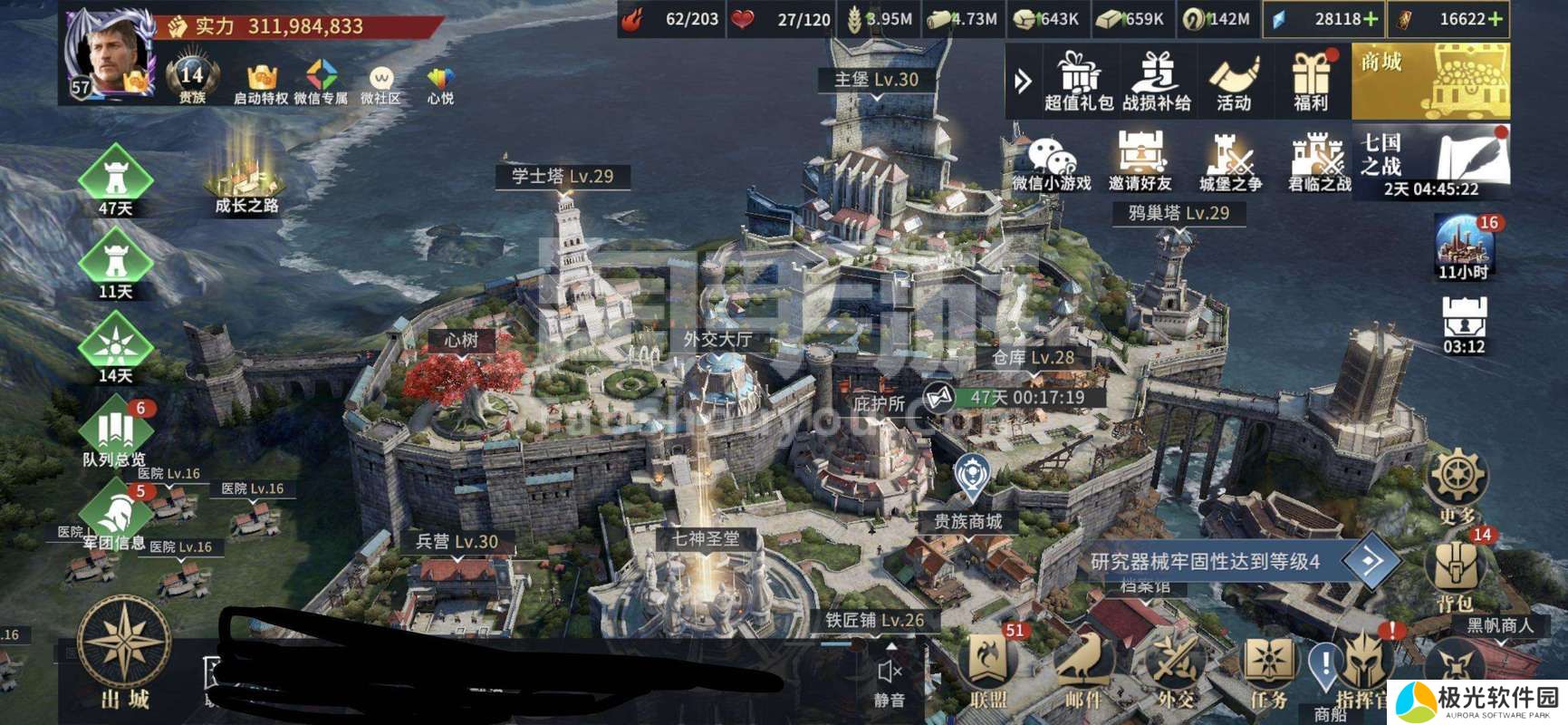Screen dimensions: 1568x725
Task: Open the 战损补给 supply offer
Action: click(1157, 80)
